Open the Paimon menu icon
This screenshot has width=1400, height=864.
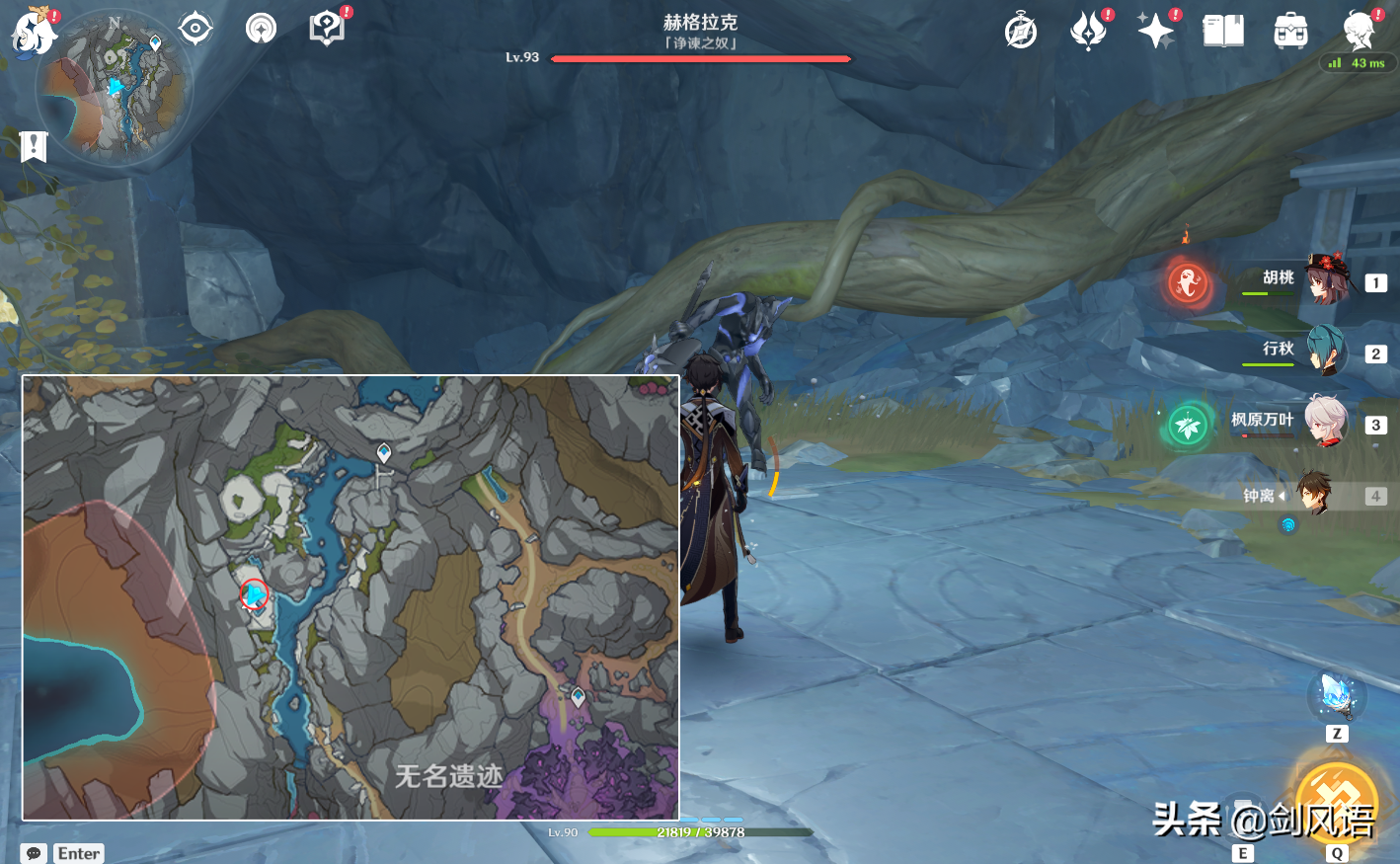point(33,33)
